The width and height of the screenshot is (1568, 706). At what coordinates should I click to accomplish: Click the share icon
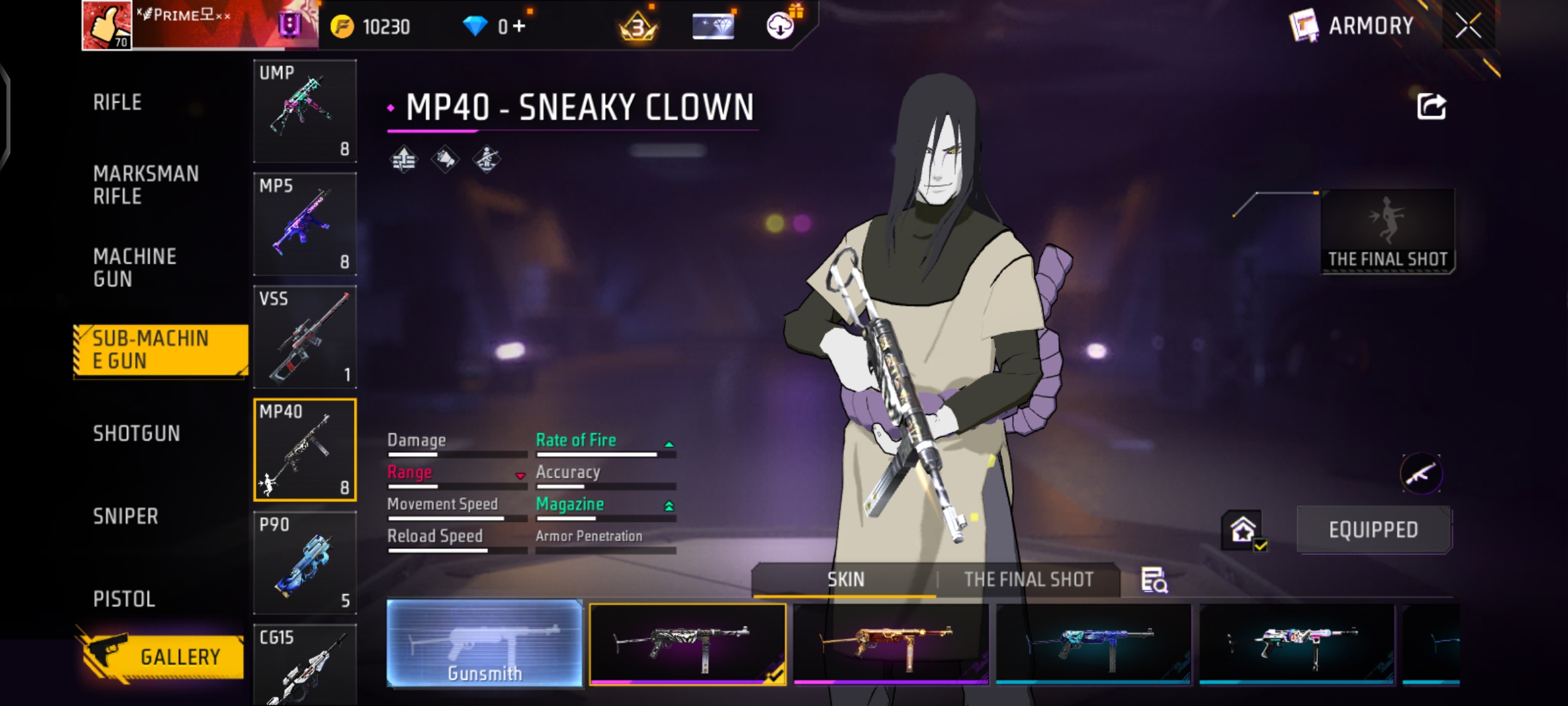click(x=1431, y=107)
